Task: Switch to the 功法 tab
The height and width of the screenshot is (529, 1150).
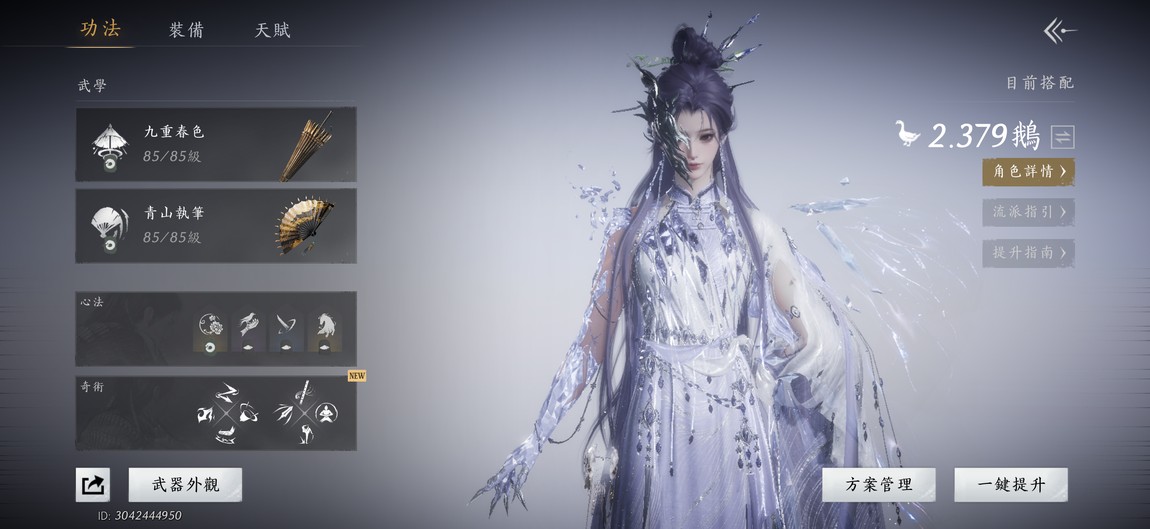Action: 100,29
